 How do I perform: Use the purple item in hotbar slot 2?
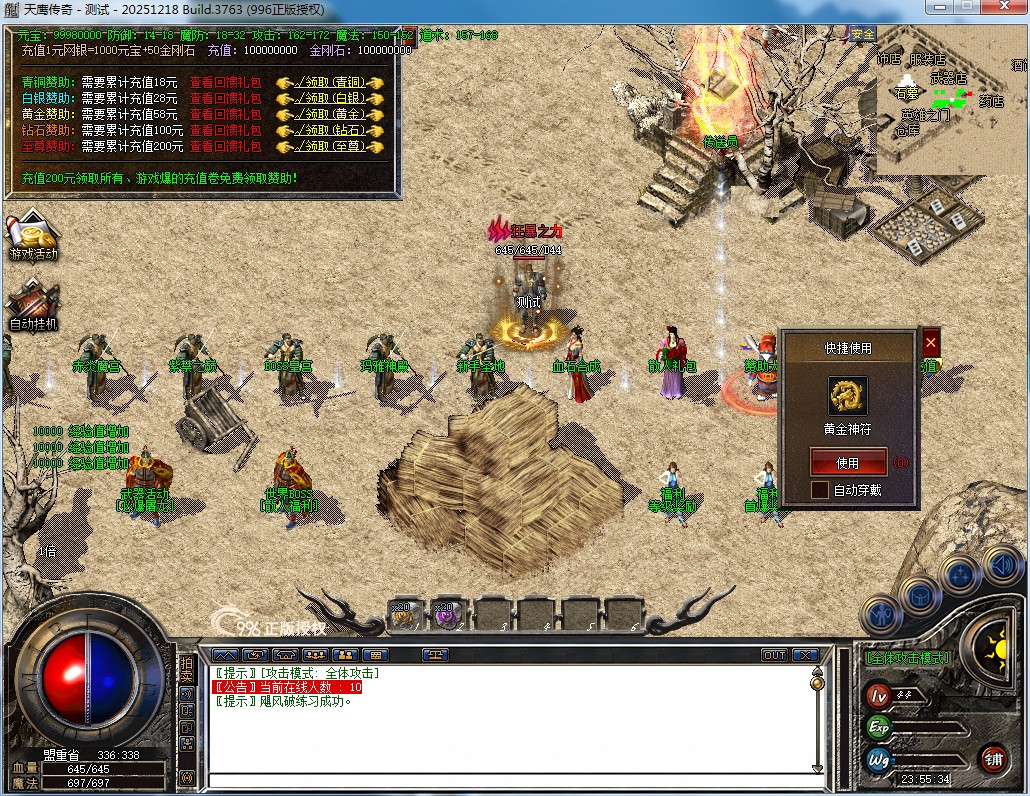445,616
